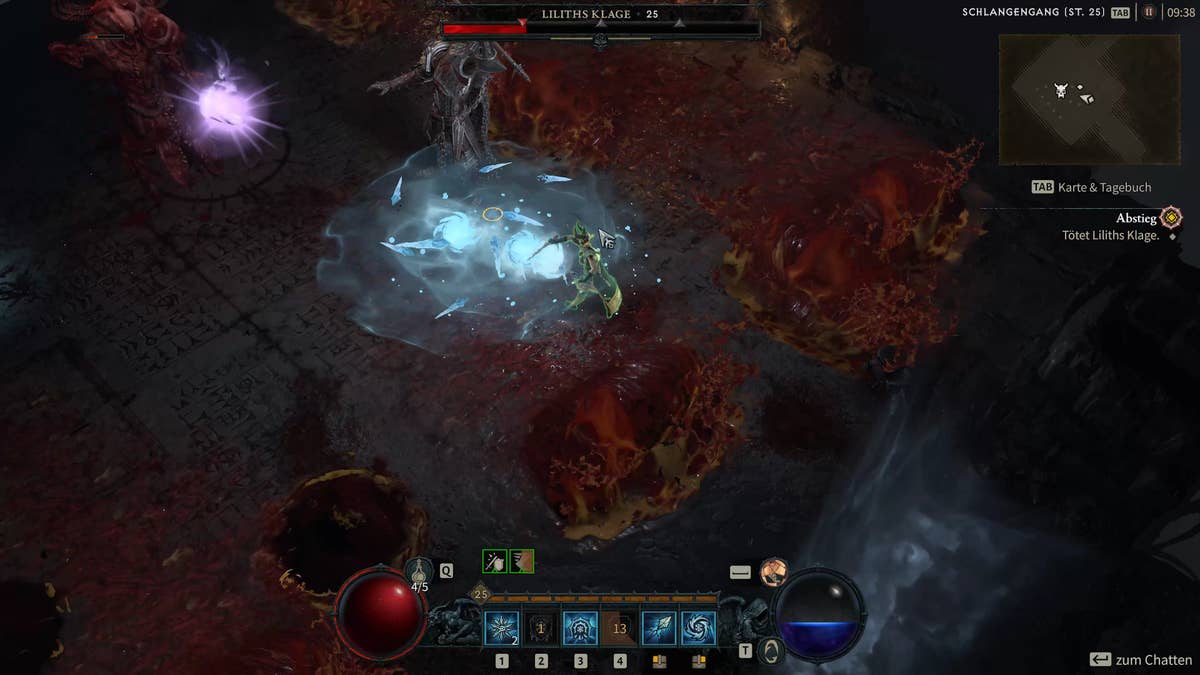Select the second green-framed buff icon

(521, 561)
